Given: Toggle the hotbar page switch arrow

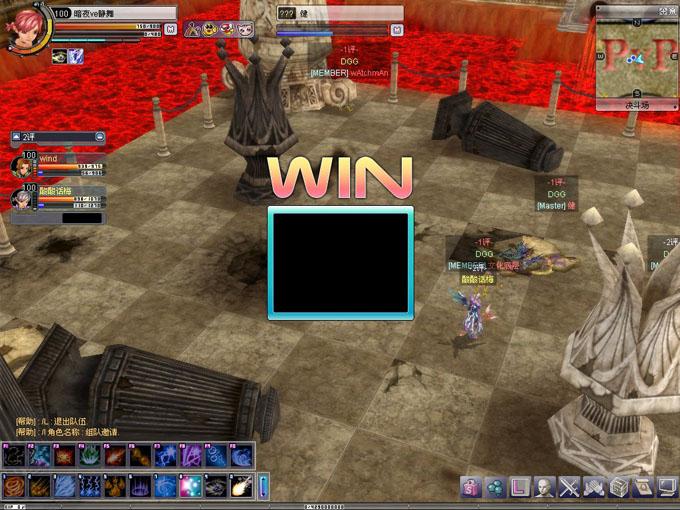Looking at the screenshot, I should click(264, 486).
